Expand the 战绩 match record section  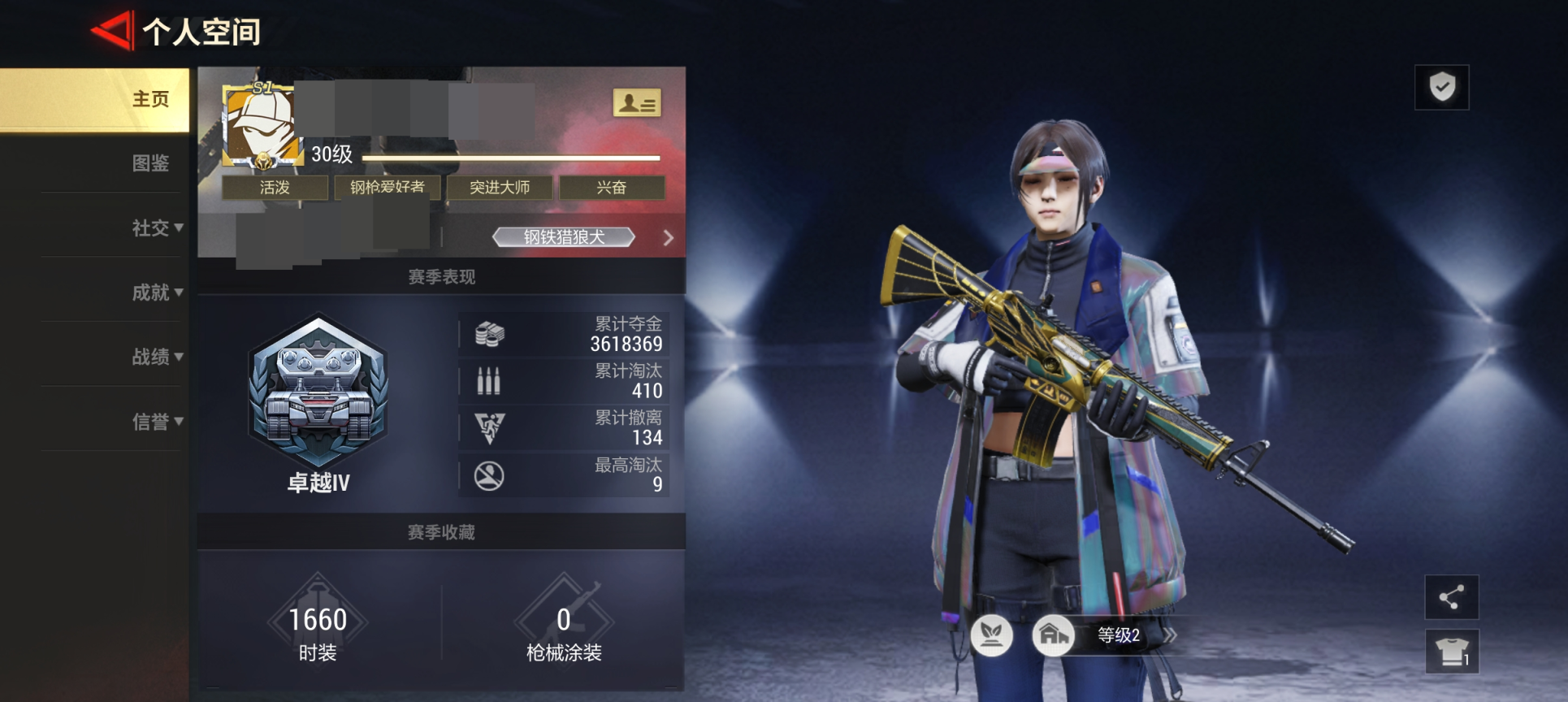tap(157, 357)
